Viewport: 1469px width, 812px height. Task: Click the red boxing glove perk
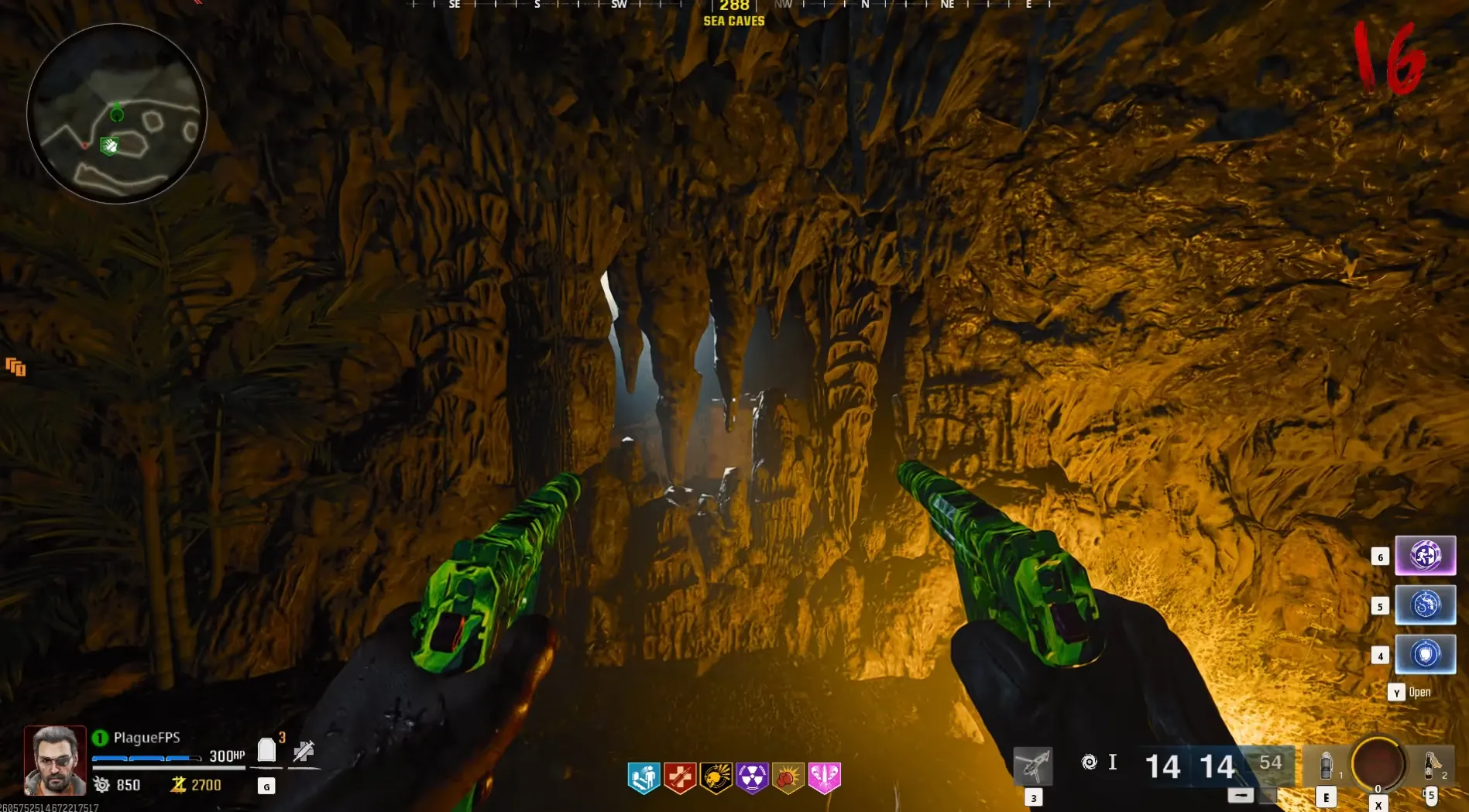(x=788, y=777)
